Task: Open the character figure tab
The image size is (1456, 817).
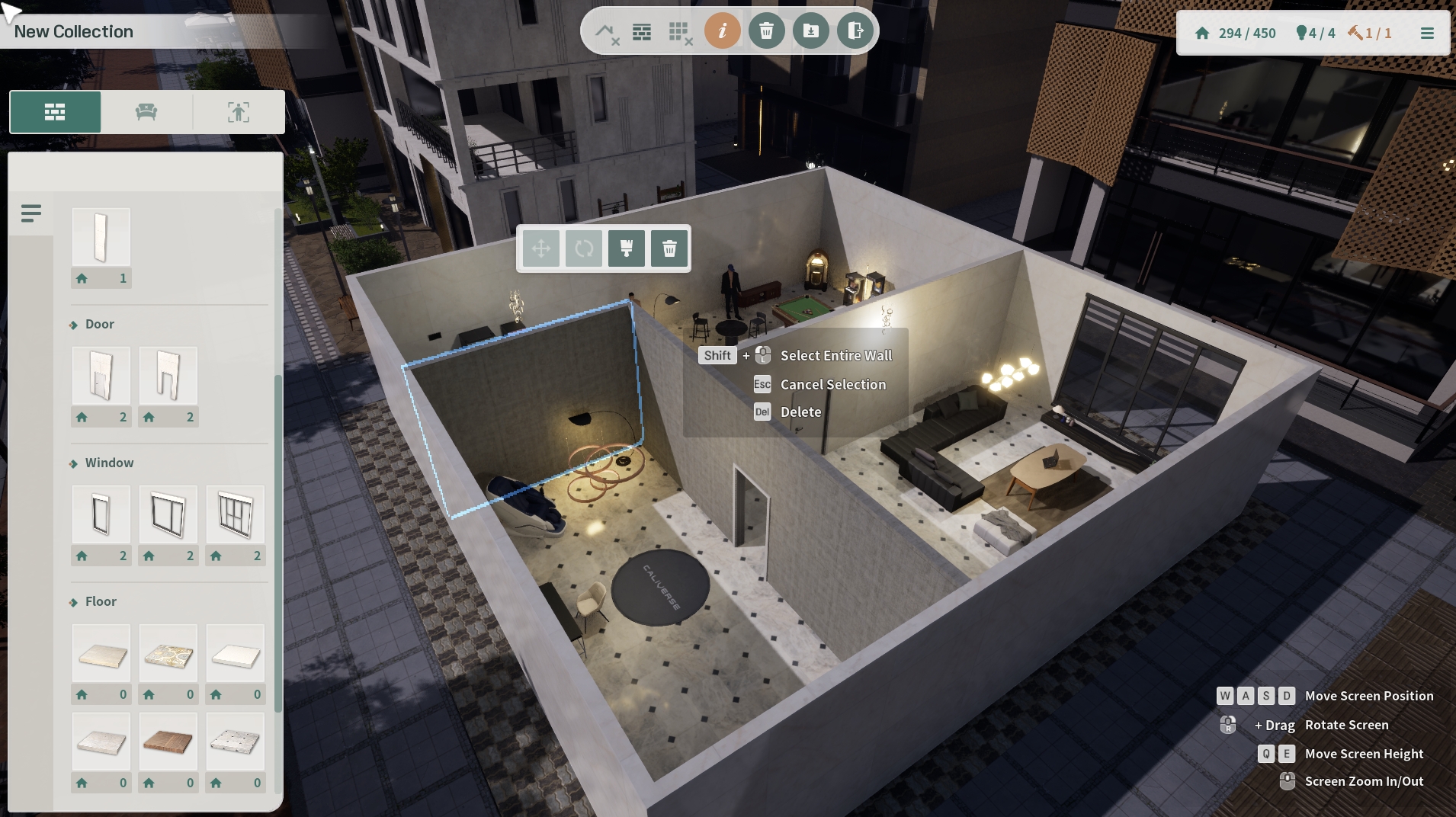Action: (x=239, y=113)
